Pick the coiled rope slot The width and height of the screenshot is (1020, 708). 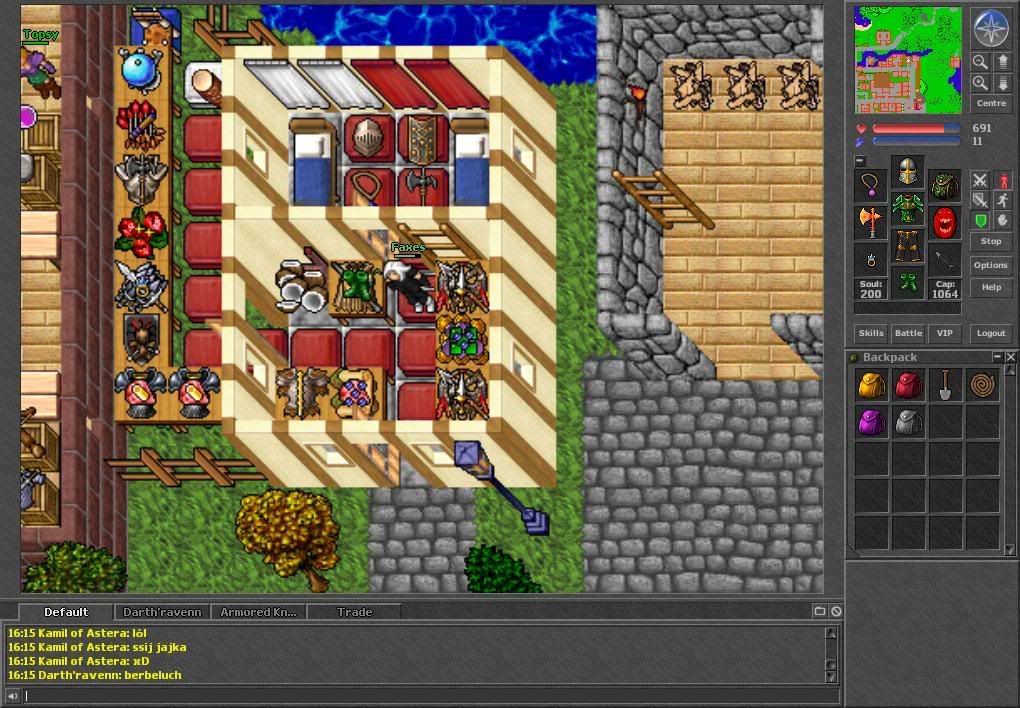(982, 386)
